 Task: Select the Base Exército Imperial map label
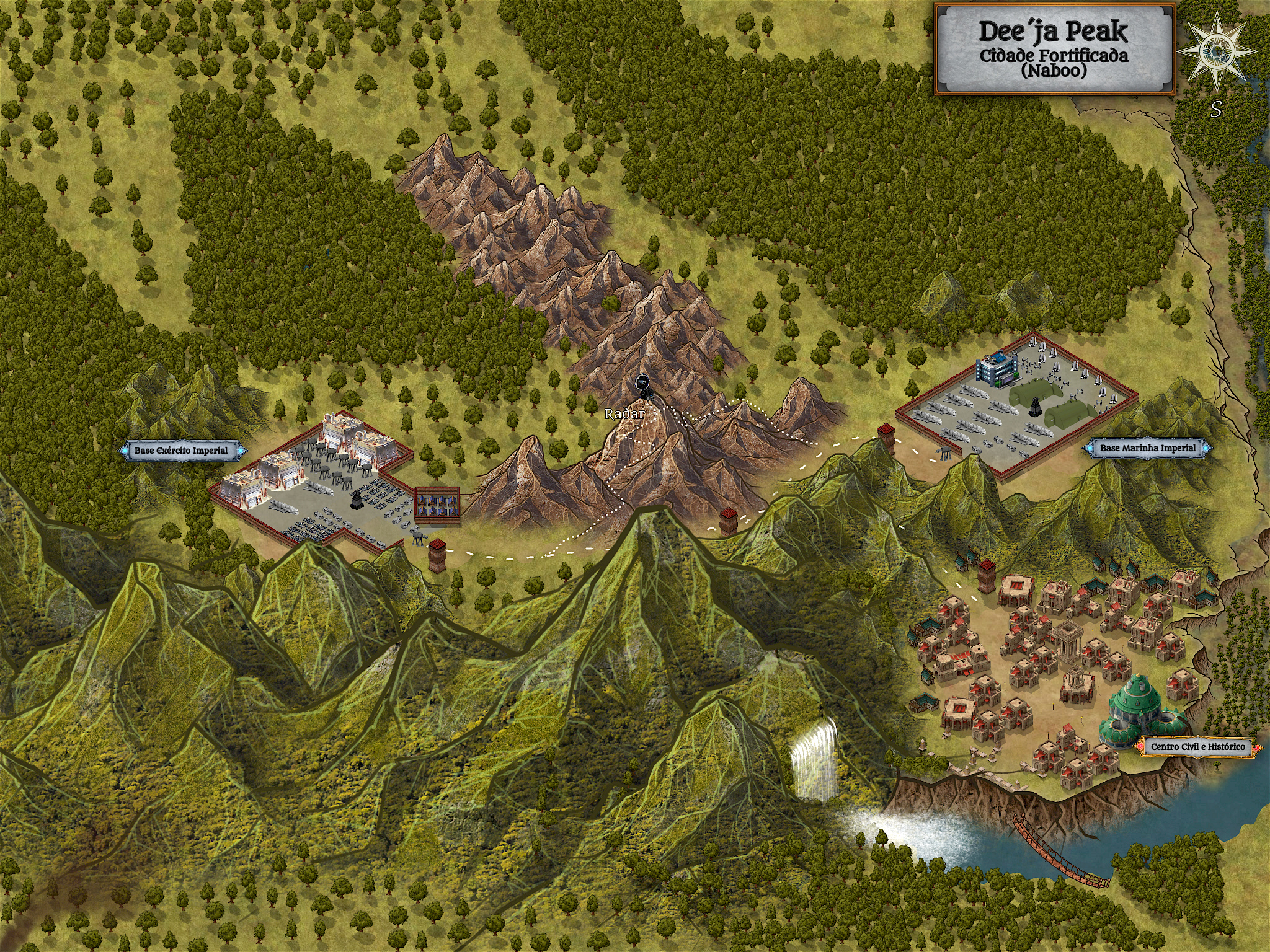pyautogui.click(x=182, y=451)
